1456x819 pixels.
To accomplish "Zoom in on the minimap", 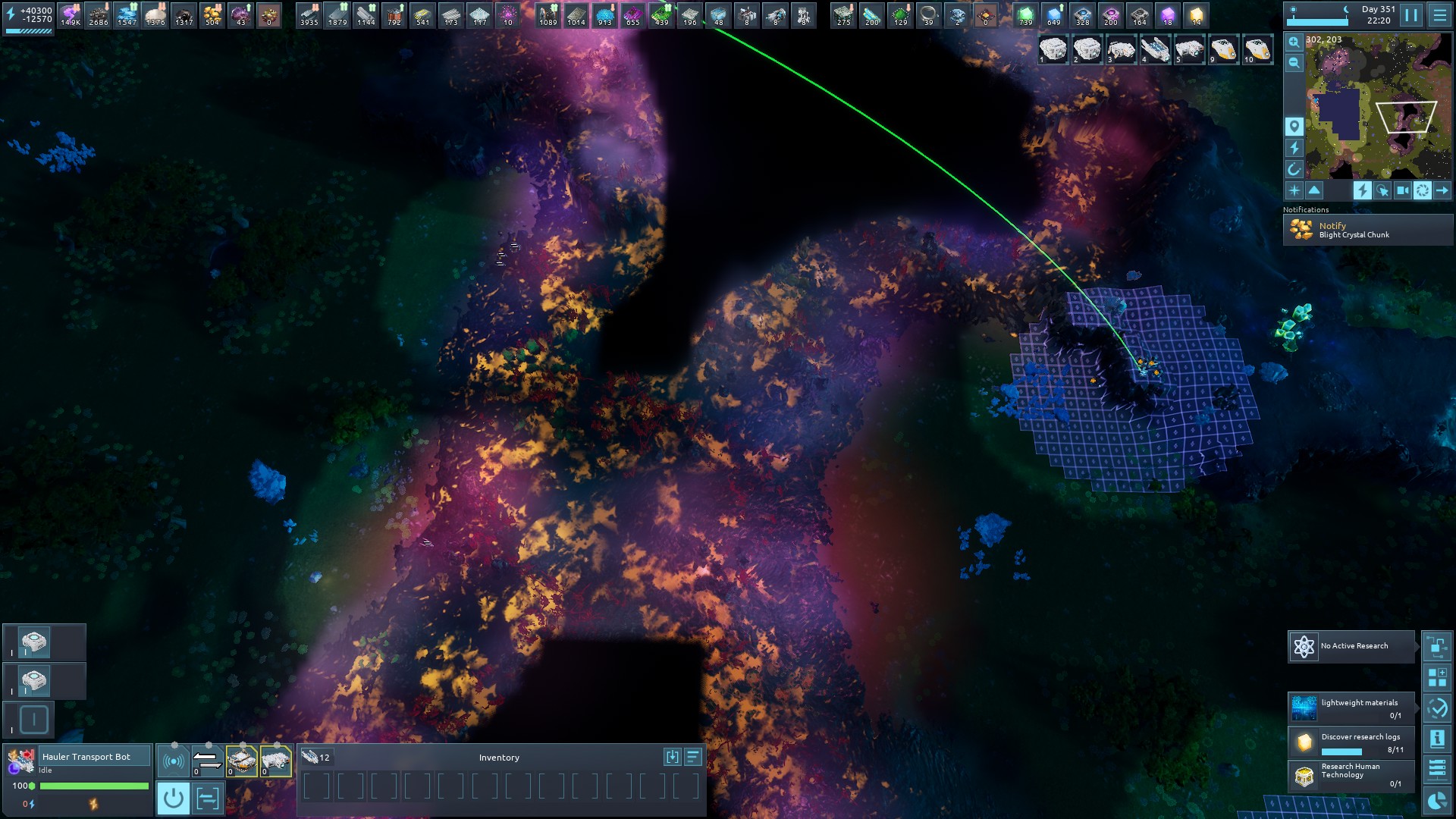I will pos(1294,42).
